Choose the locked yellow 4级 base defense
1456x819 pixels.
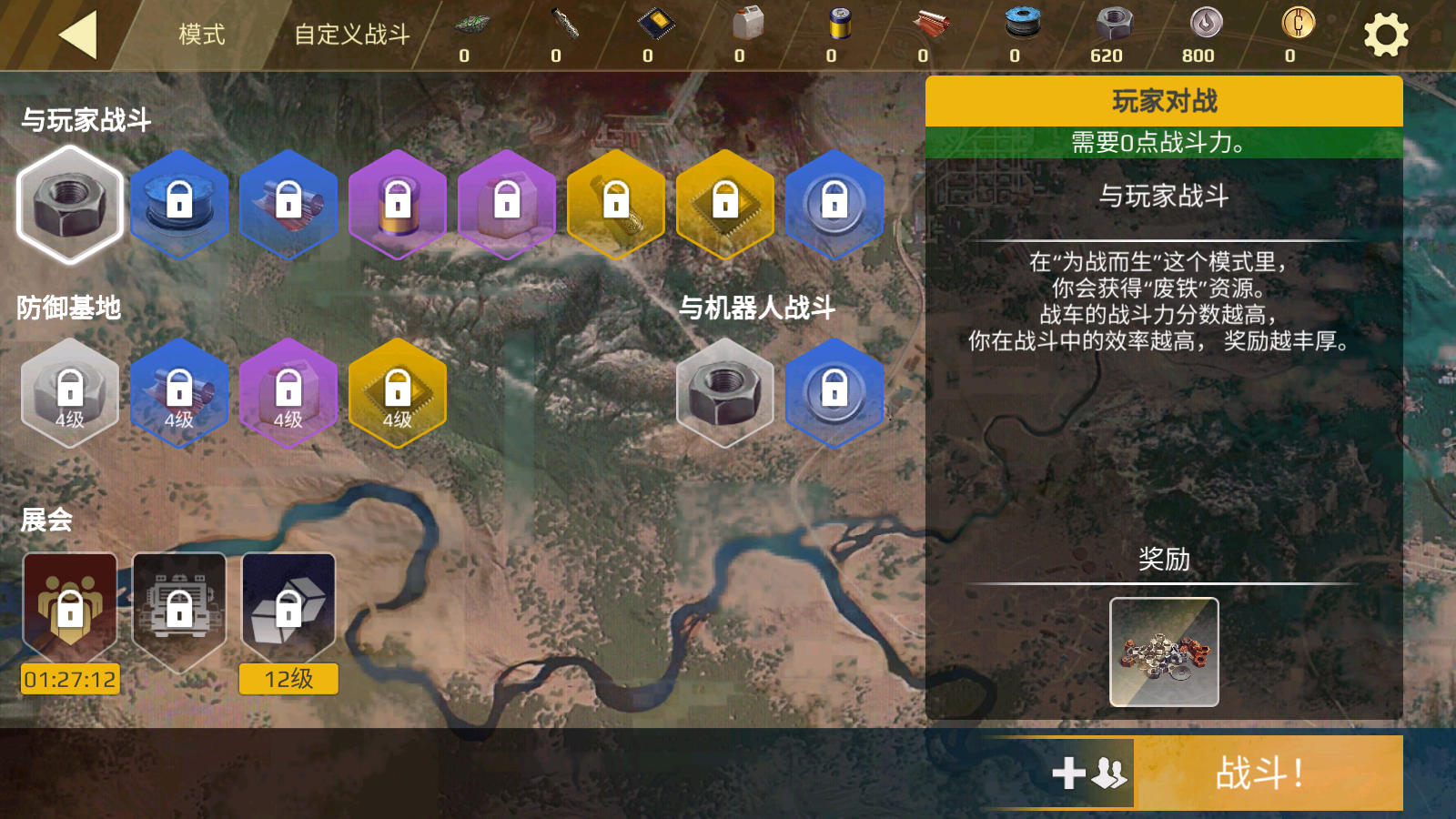point(398,393)
